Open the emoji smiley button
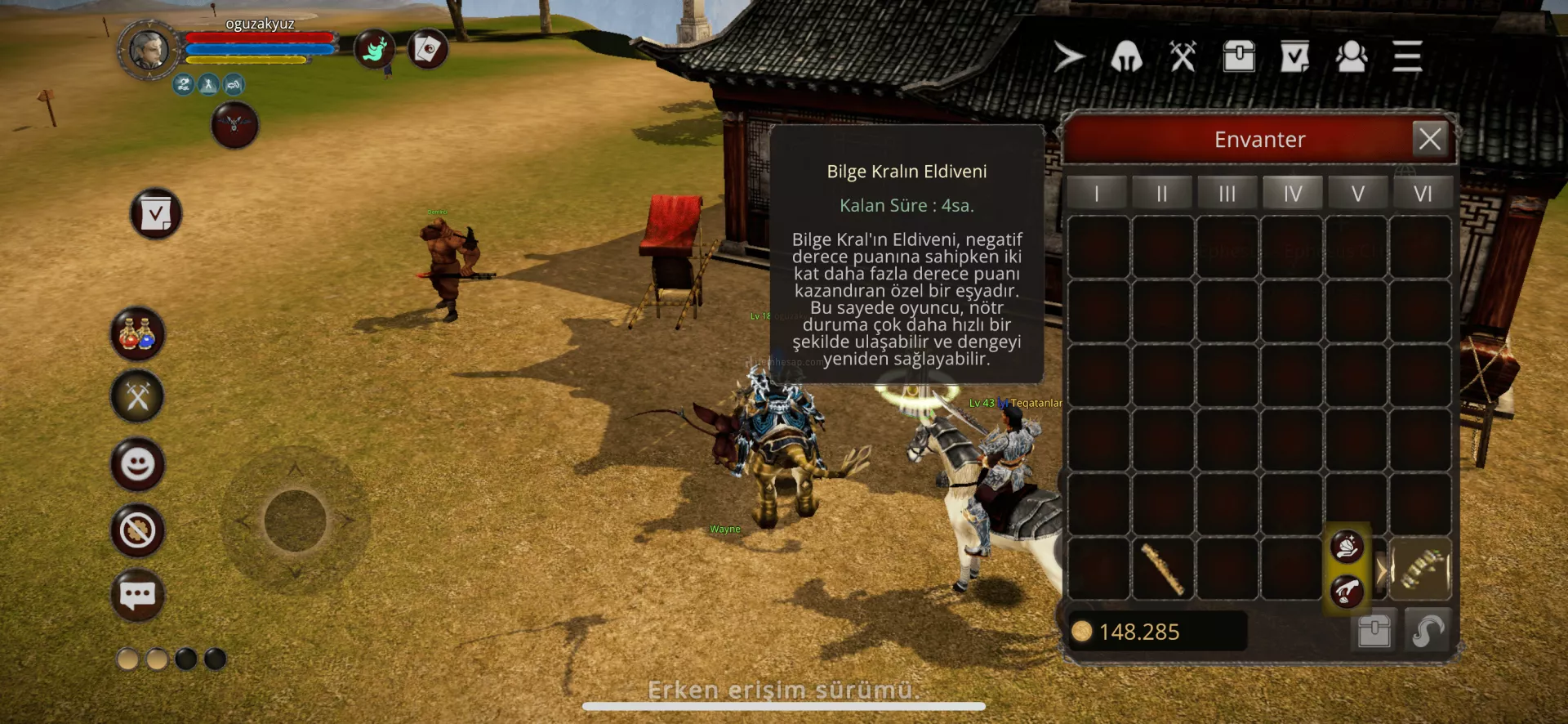This screenshot has width=1568, height=724. pos(137,465)
